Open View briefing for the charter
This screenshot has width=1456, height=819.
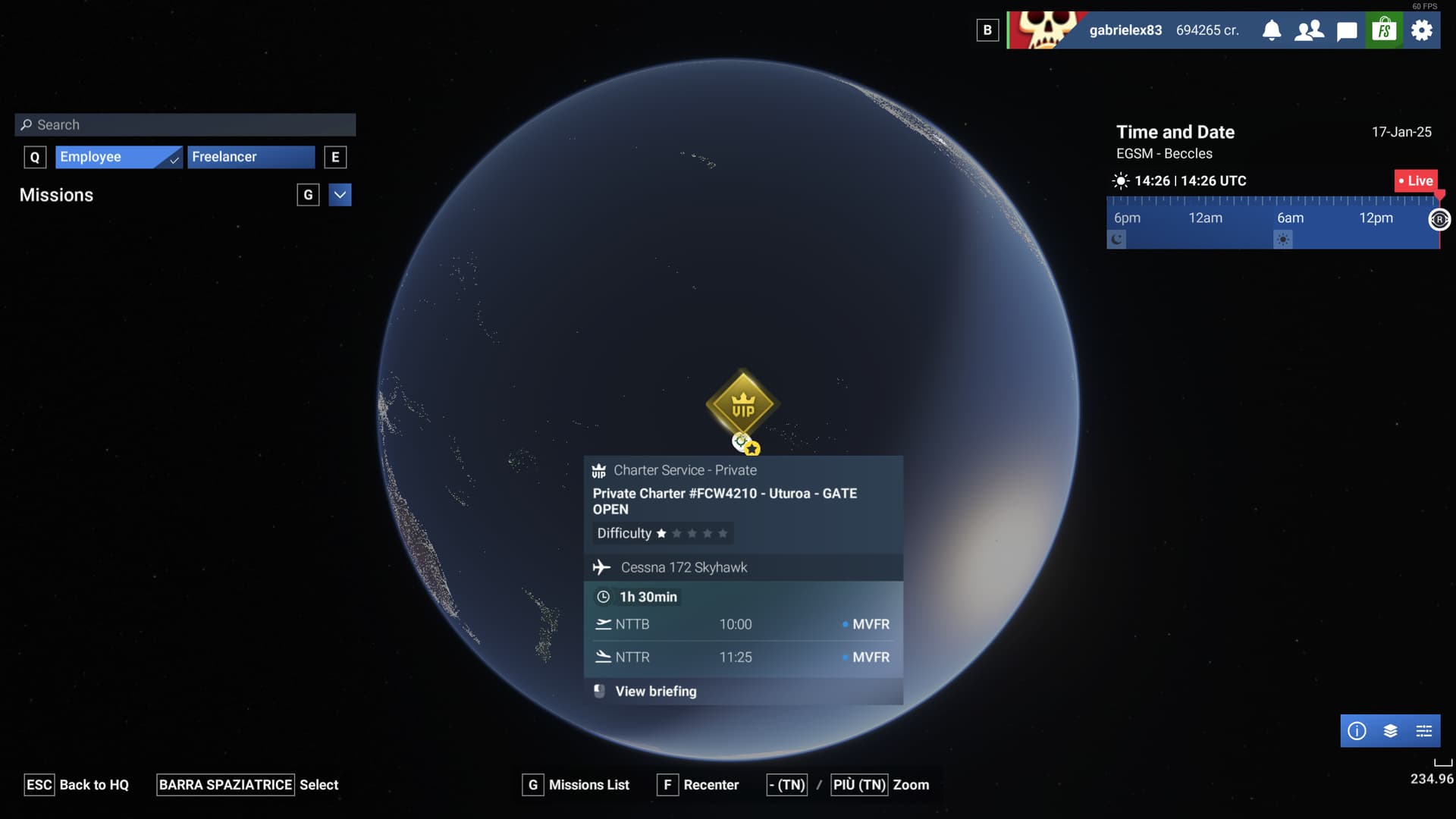pos(655,692)
